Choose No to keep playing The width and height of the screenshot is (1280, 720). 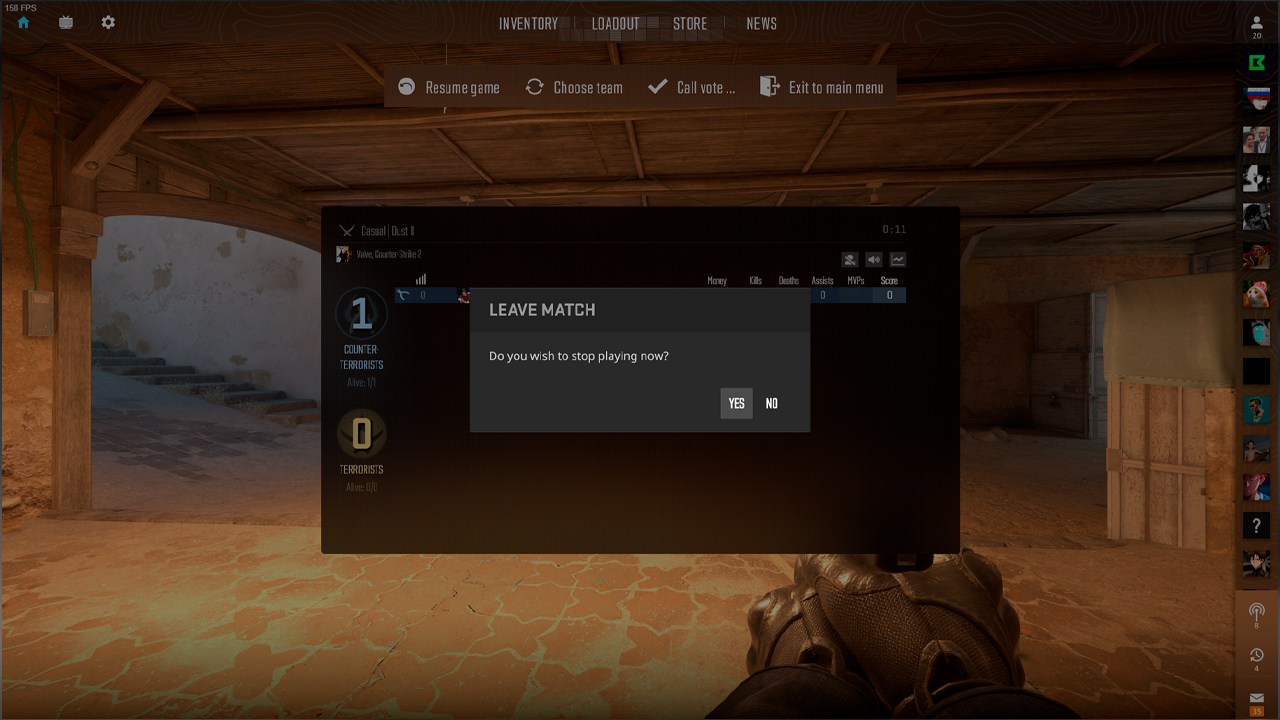tap(771, 403)
